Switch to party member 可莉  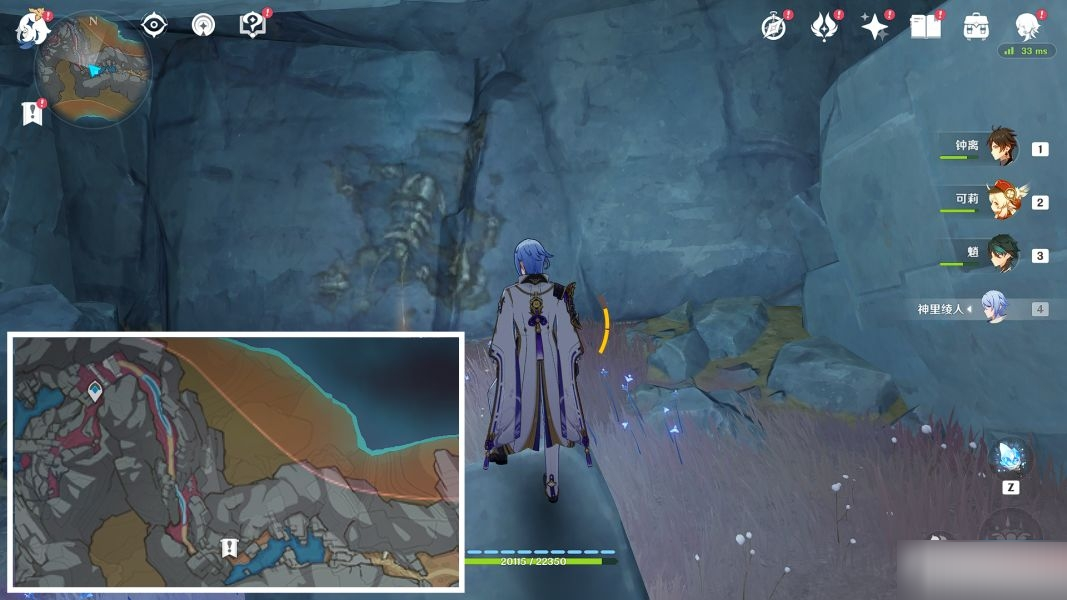(x=1001, y=200)
